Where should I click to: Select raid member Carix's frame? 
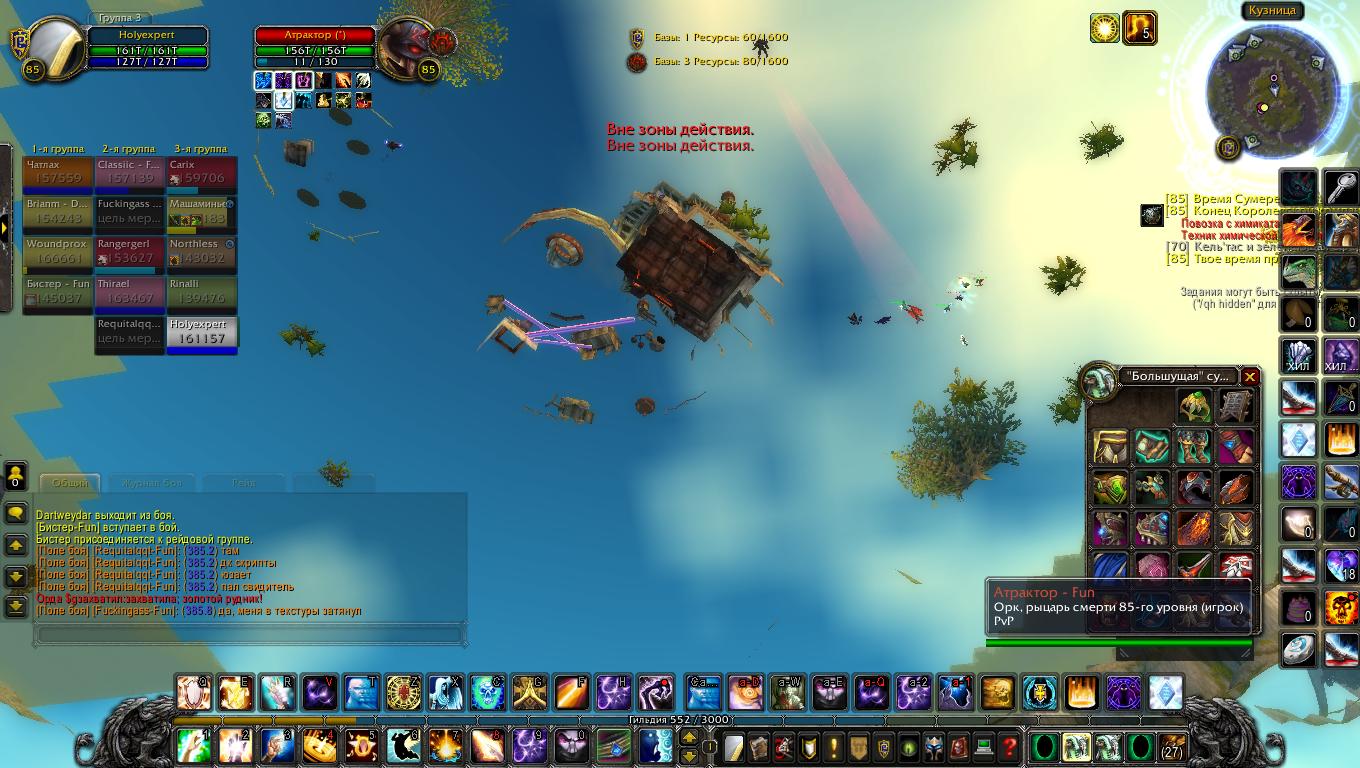[x=203, y=172]
